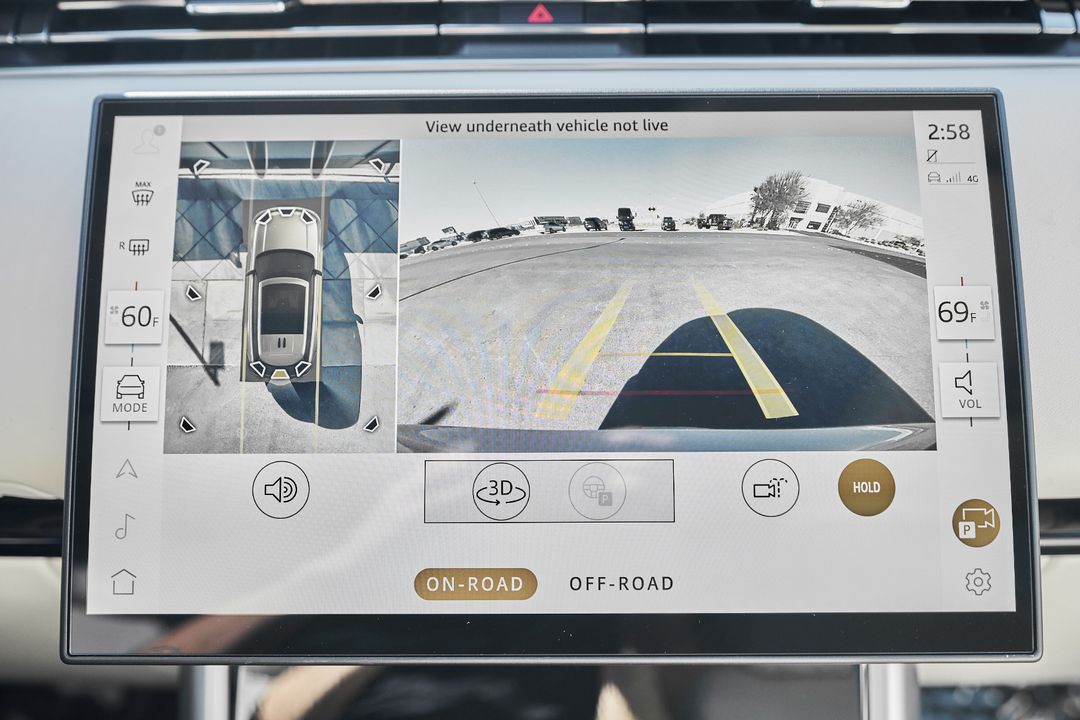1080x720 pixels.
Task: Go to the home screen
Action: (124, 582)
